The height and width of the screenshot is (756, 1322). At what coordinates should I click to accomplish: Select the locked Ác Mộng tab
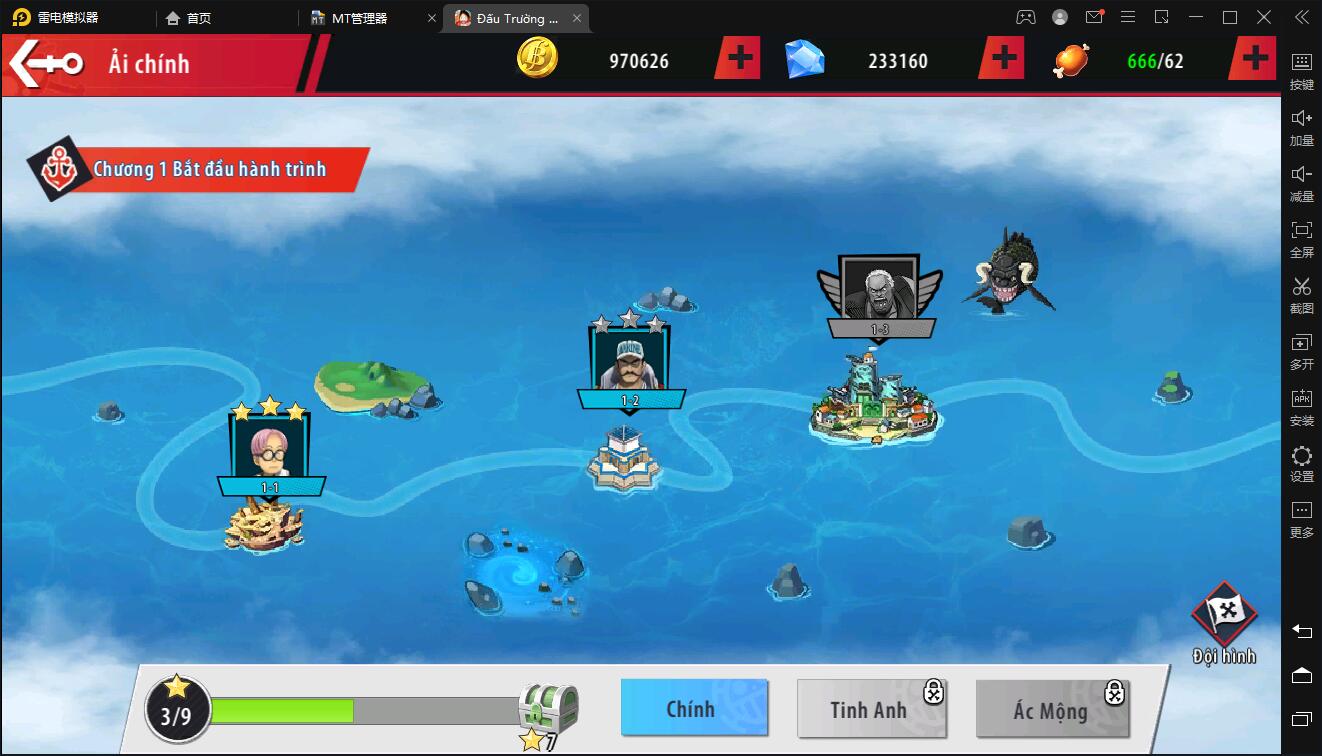1051,709
